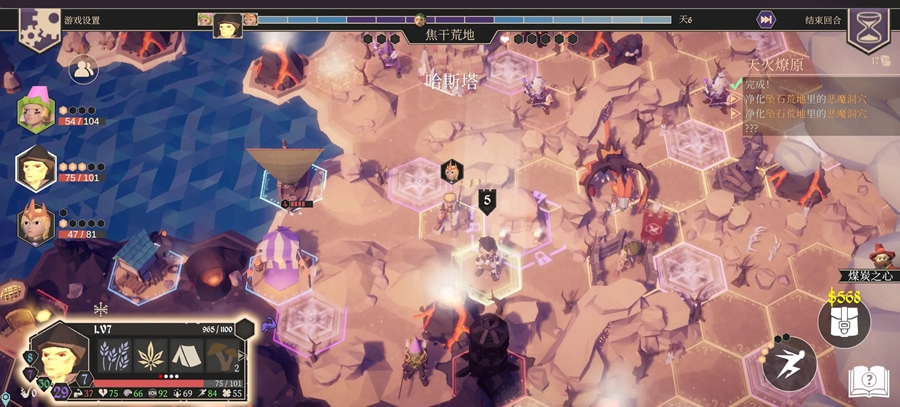This screenshot has height=407, width=900.
Task: Open the party members icon
Action: click(82, 68)
